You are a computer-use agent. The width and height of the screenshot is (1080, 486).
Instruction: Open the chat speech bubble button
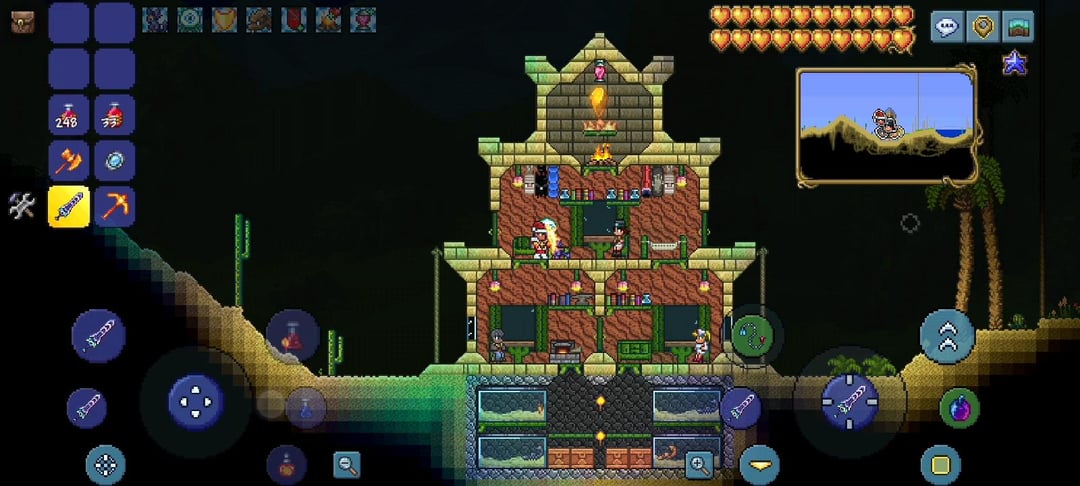947,27
